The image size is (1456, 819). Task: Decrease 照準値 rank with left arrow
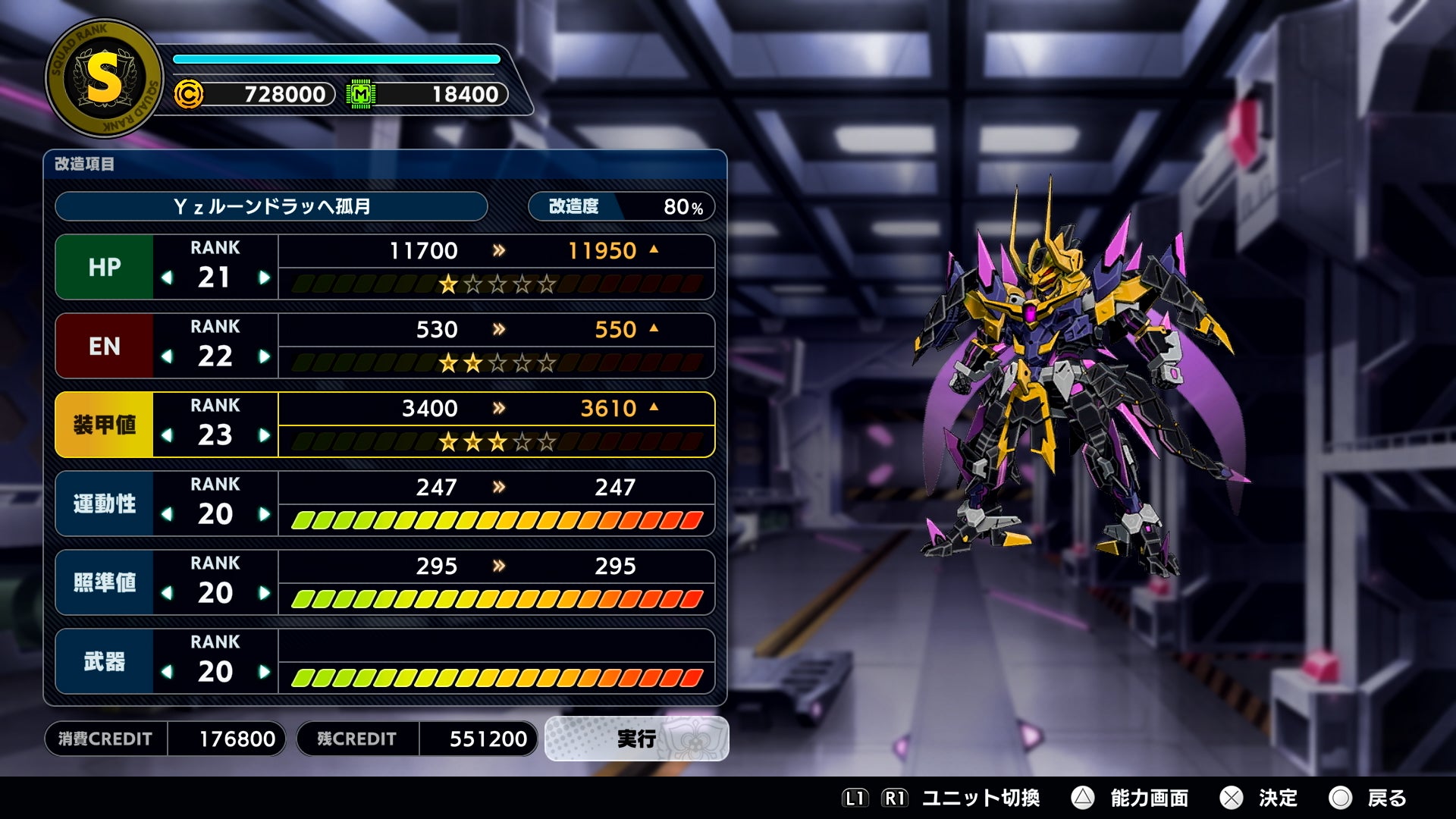click(x=167, y=593)
